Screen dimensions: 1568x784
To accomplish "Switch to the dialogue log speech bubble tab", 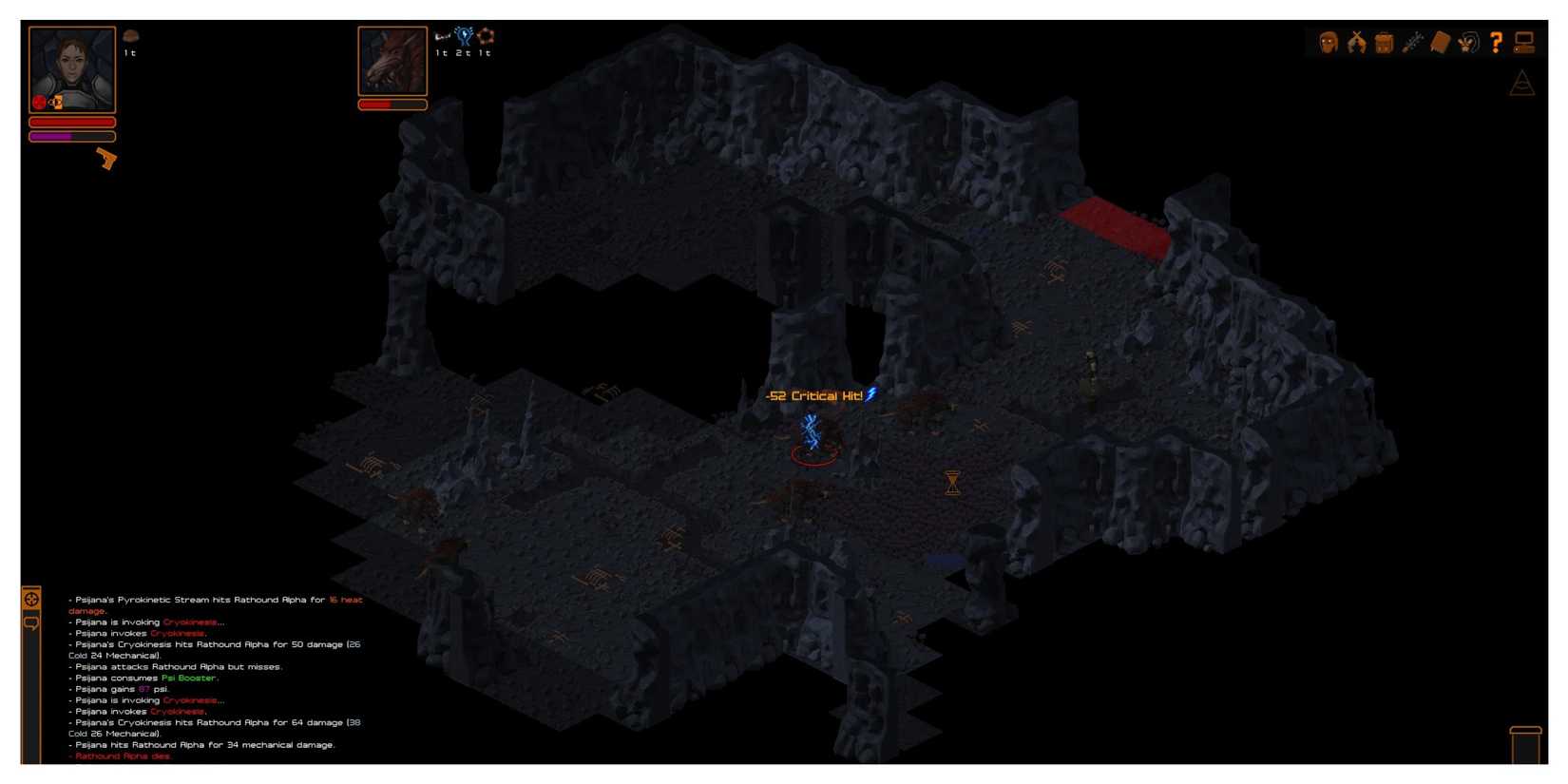I will (x=31, y=624).
